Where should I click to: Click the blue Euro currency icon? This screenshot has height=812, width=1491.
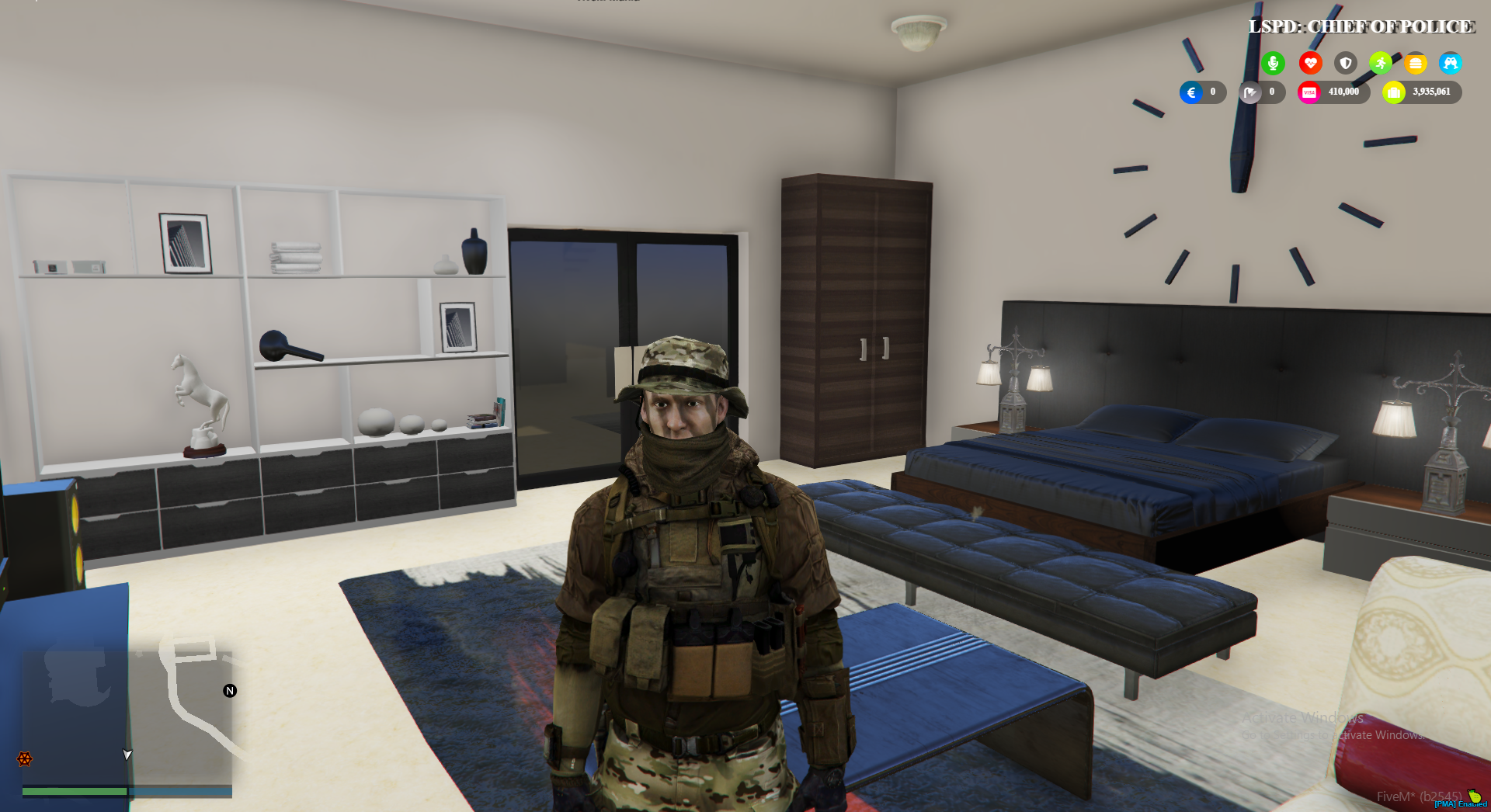click(1190, 92)
